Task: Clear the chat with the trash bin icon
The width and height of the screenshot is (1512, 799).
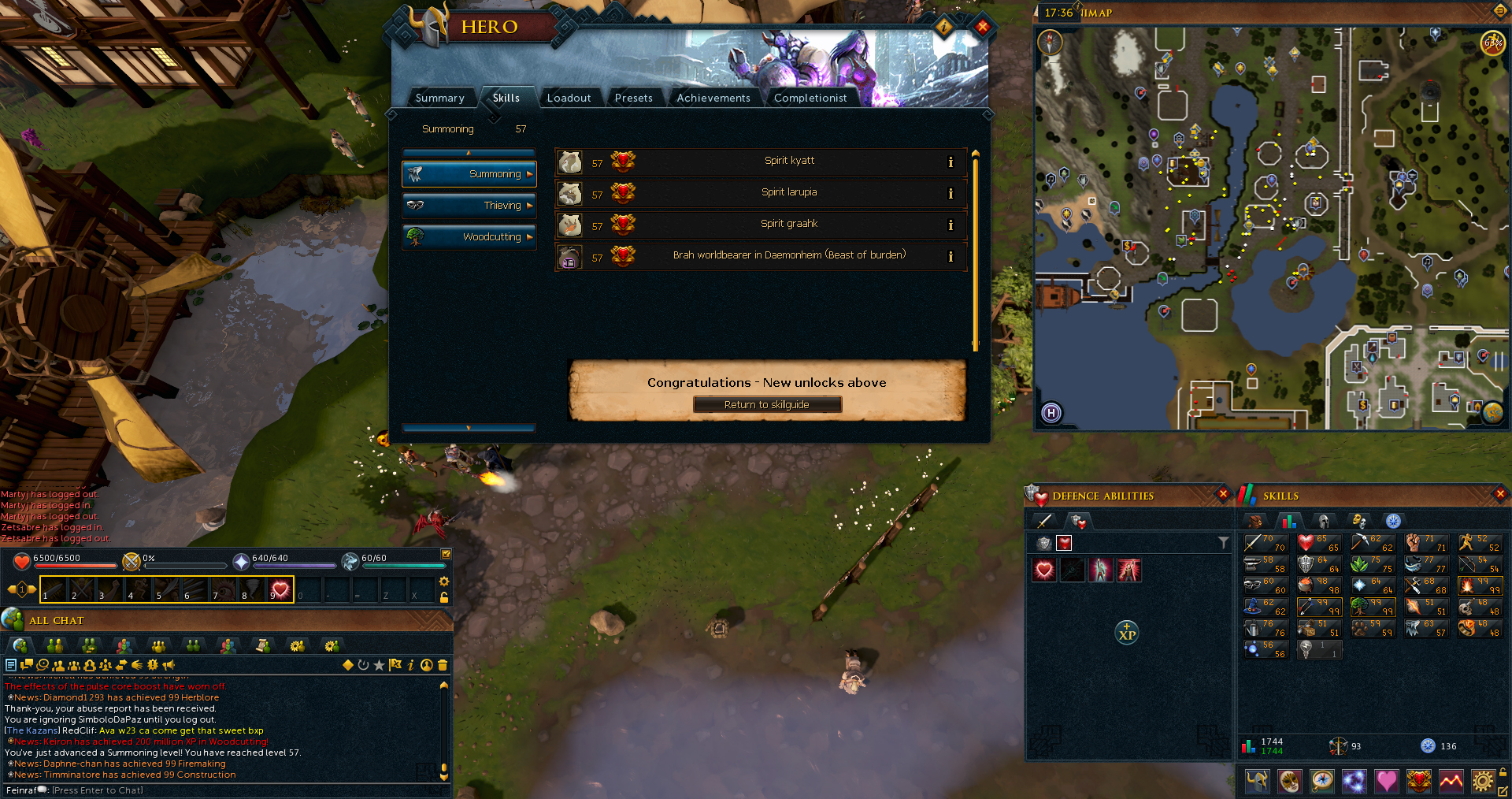Action: coord(442,665)
